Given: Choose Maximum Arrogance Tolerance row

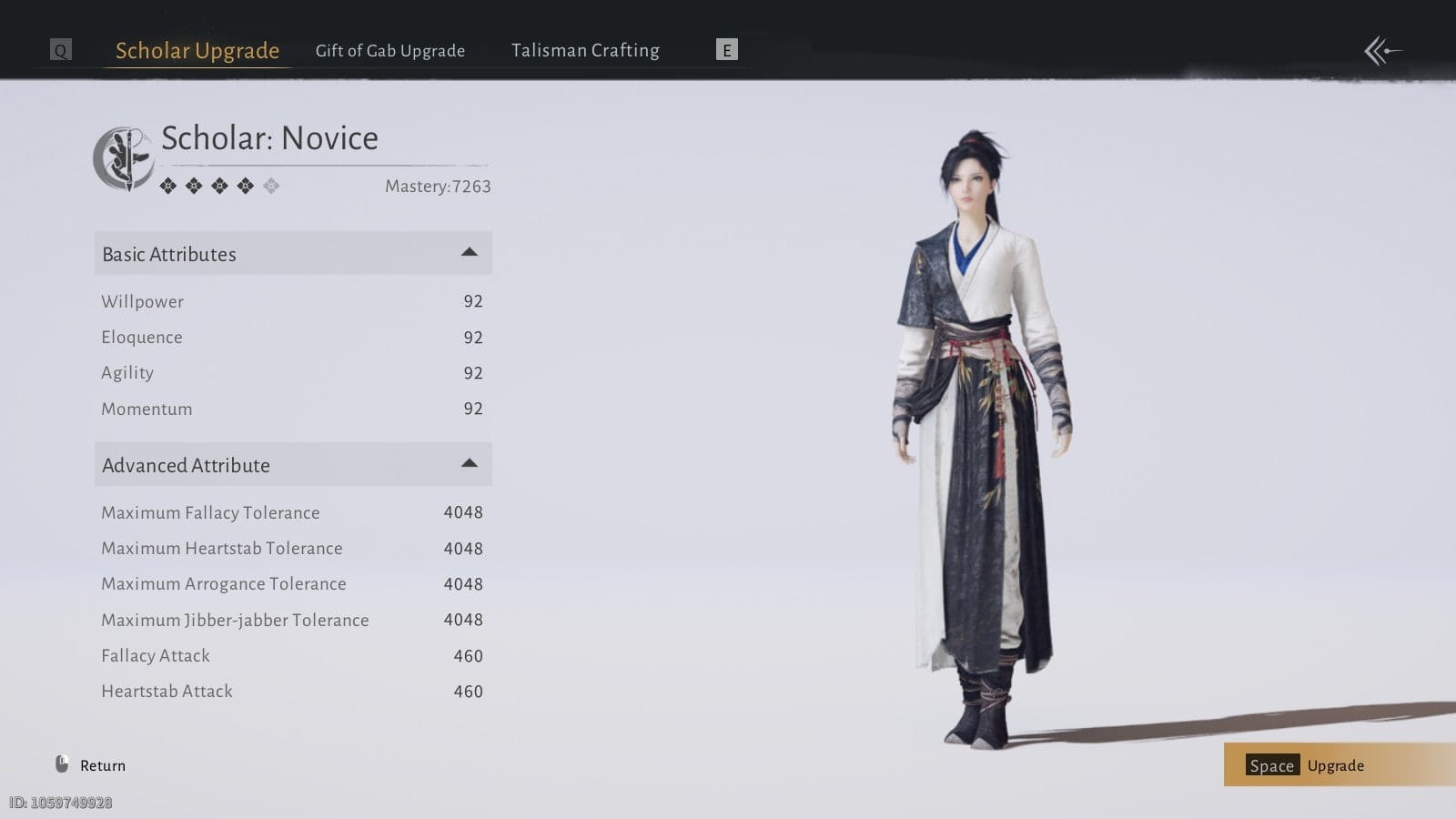Looking at the screenshot, I should tap(291, 584).
